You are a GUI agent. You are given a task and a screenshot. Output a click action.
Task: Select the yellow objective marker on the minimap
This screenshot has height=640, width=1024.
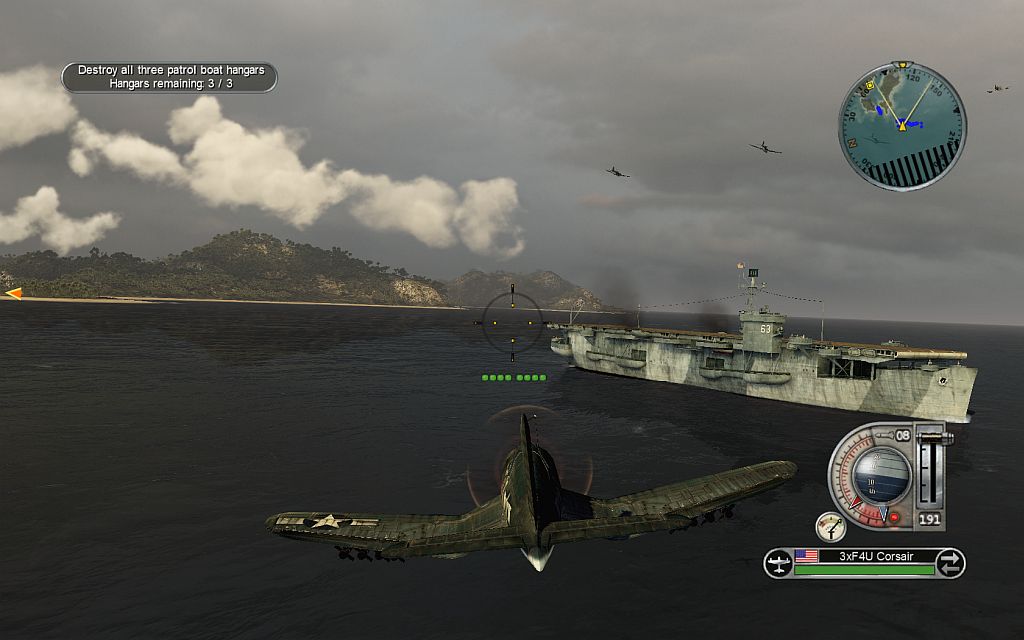click(x=872, y=85)
